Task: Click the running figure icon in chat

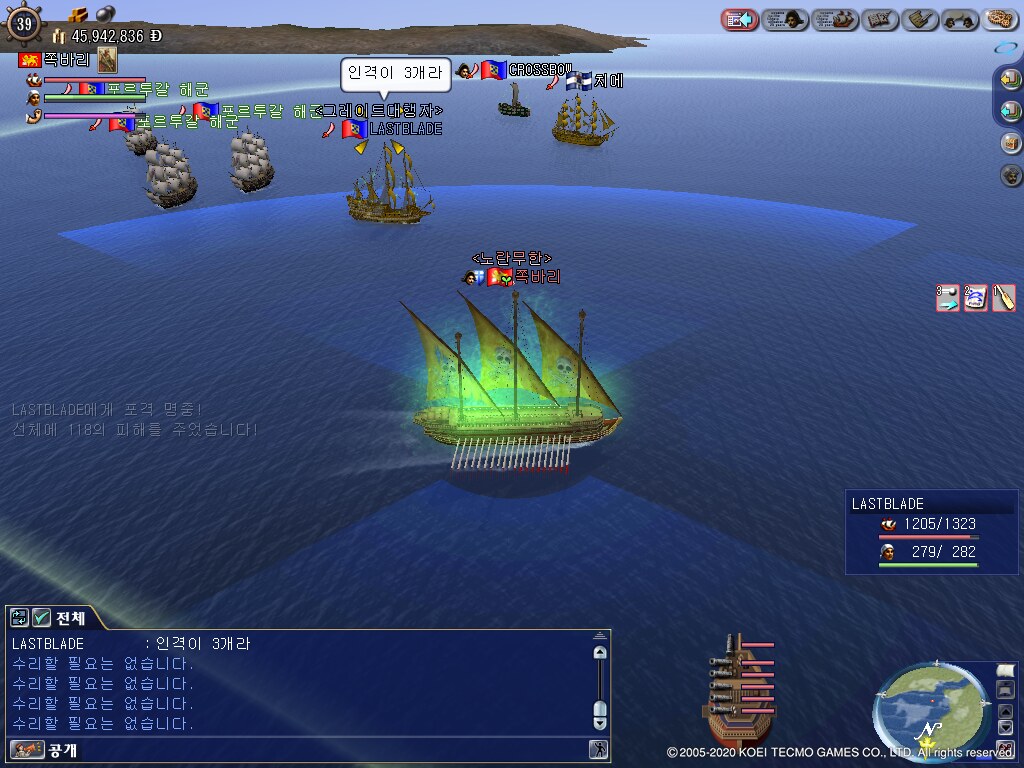Action: click(598, 749)
